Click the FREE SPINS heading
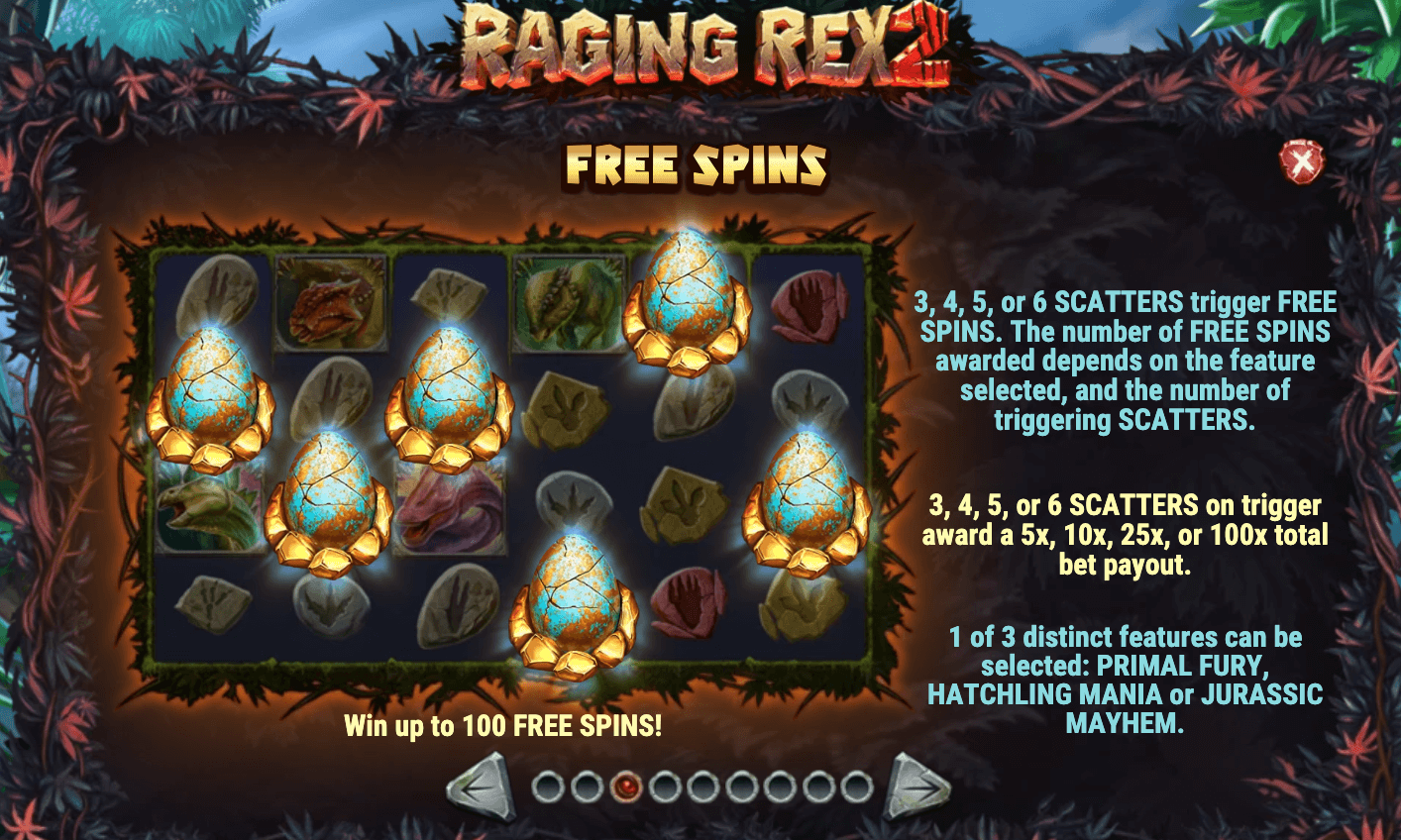Viewport: 1401px width, 840px height. tap(699, 161)
